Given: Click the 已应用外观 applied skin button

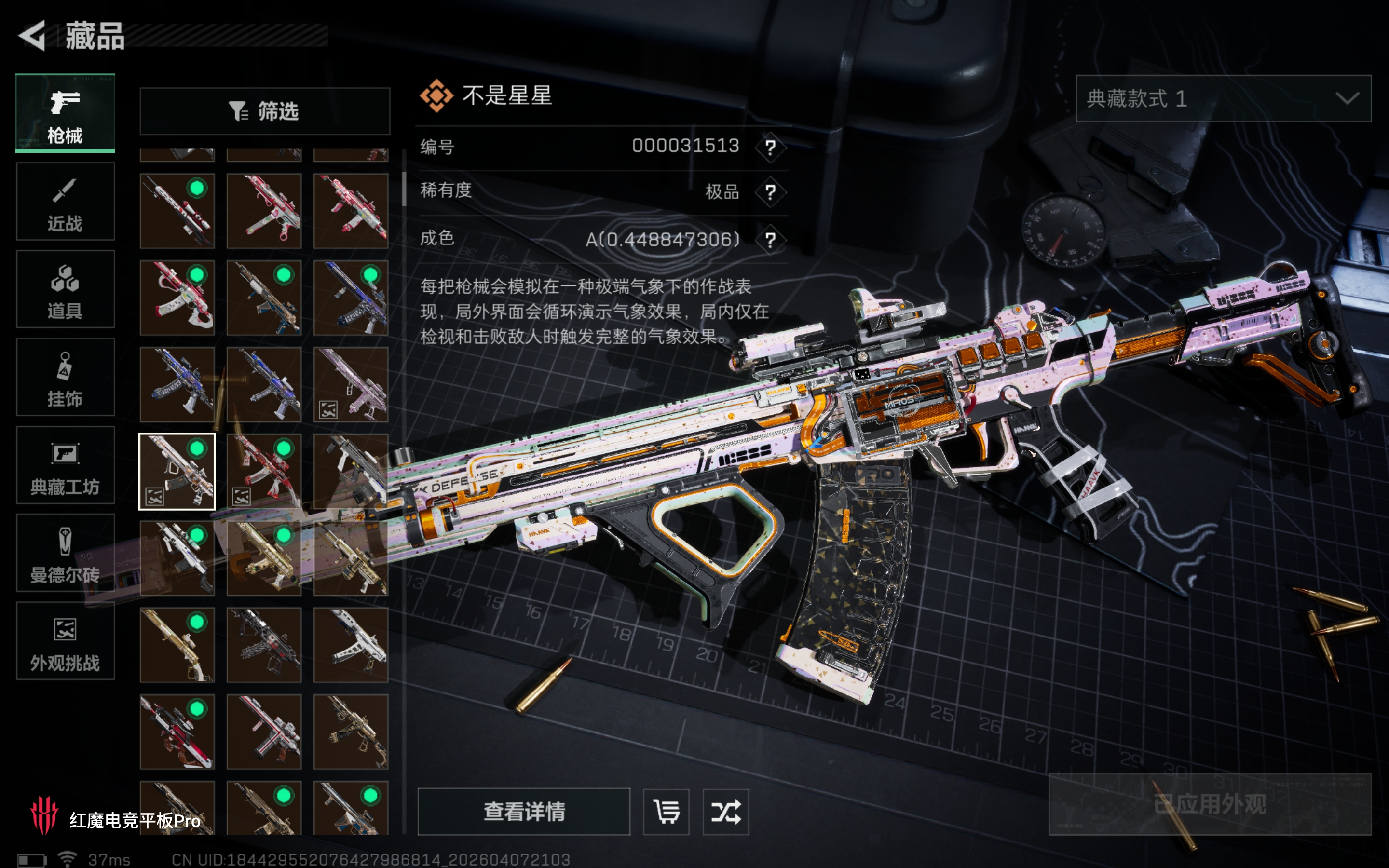Looking at the screenshot, I should (x=1210, y=804).
